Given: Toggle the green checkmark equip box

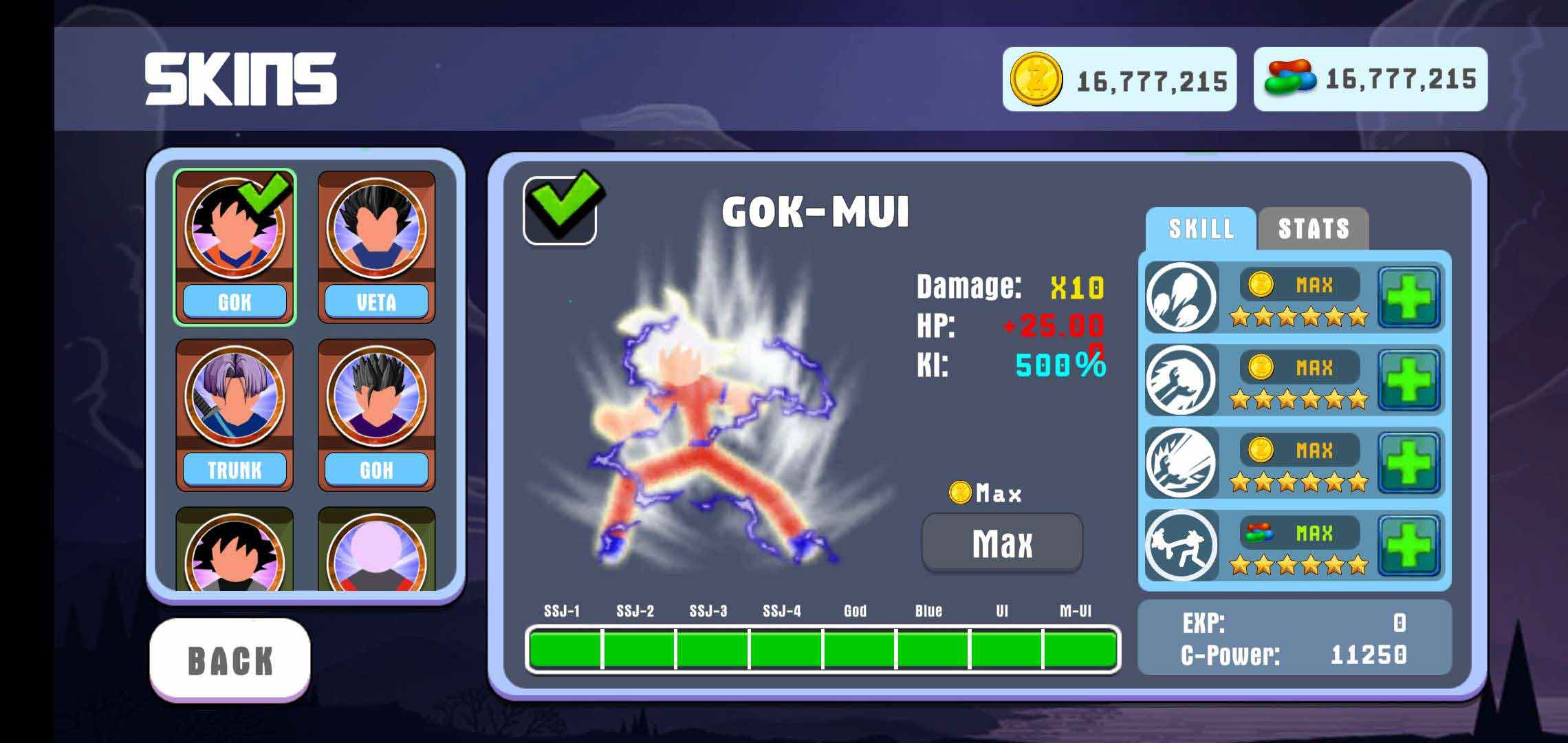Looking at the screenshot, I should tap(560, 211).
